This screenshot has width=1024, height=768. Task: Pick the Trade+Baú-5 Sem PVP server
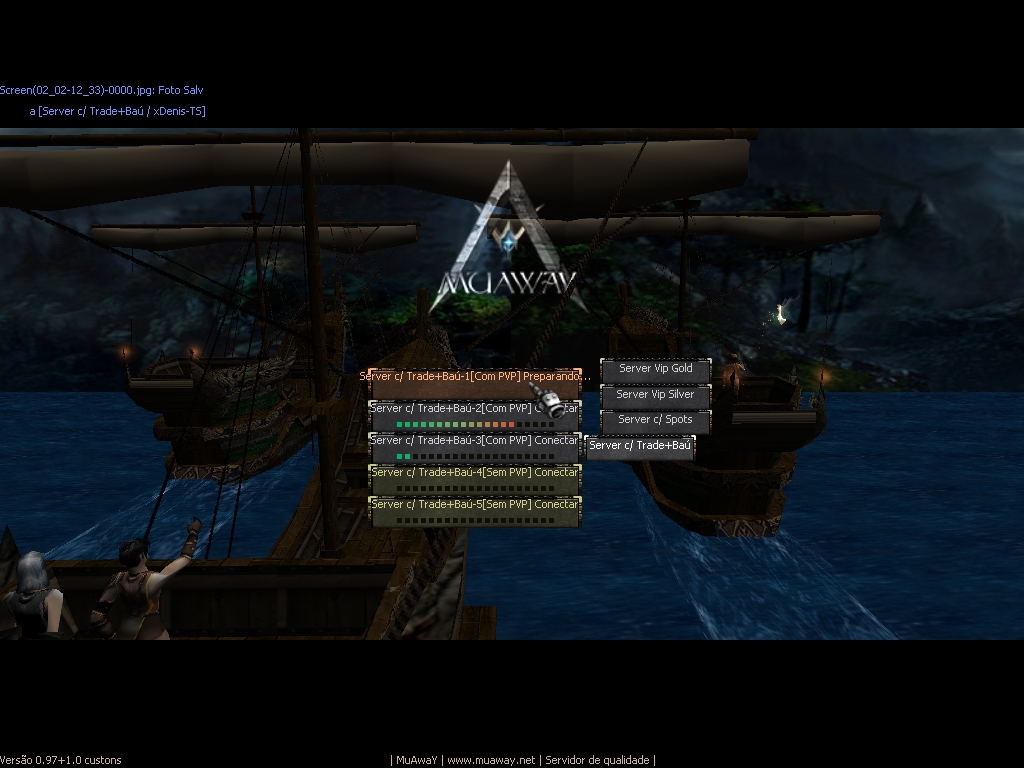point(474,511)
